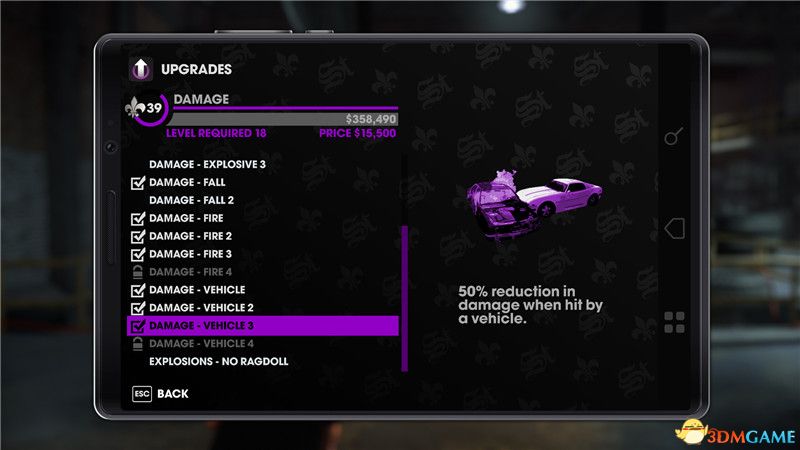Click the Upgrades up-arrow header icon
This screenshot has width=800, height=450.
tap(142, 70)
